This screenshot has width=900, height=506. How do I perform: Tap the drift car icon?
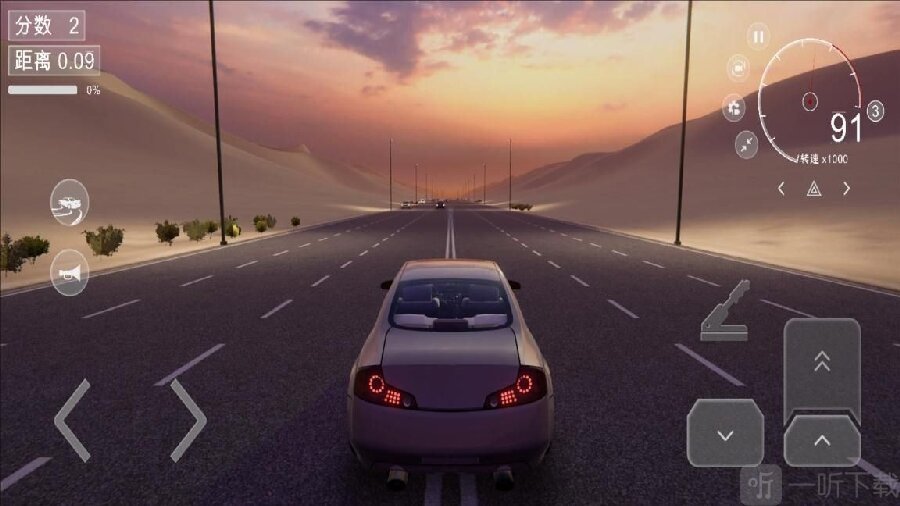(69, 202)
